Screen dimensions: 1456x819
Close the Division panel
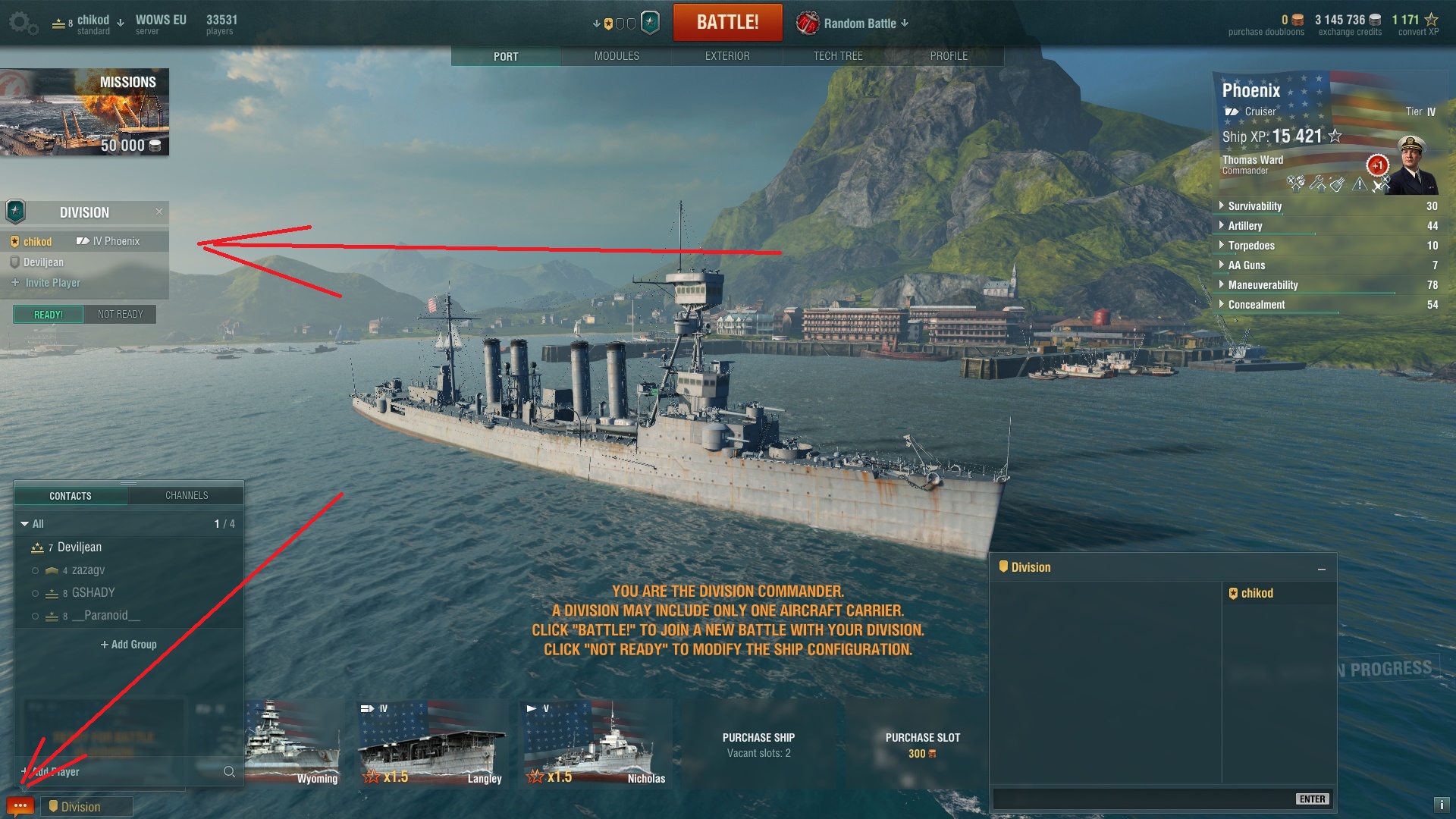(x=159, y=212)
